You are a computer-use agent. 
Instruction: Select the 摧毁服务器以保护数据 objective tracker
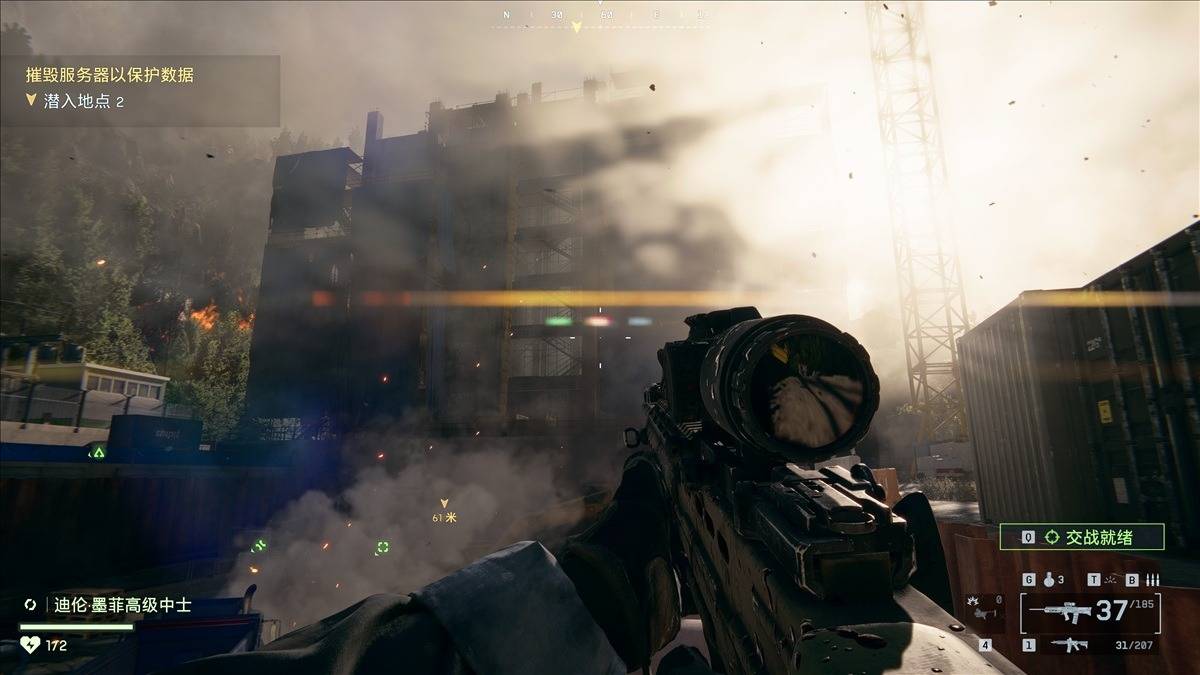[110, 74]
